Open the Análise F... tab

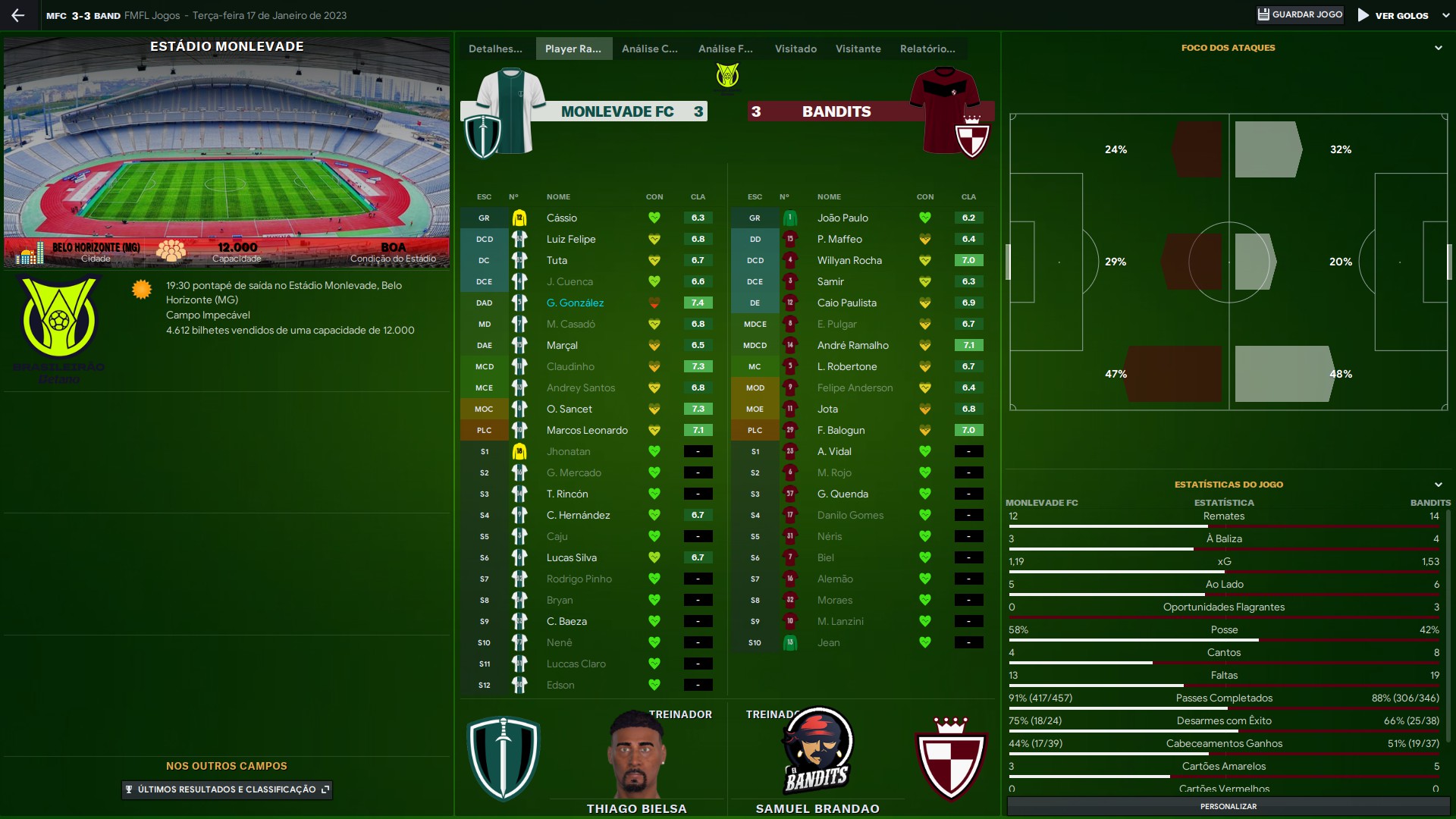coord(725,49)
